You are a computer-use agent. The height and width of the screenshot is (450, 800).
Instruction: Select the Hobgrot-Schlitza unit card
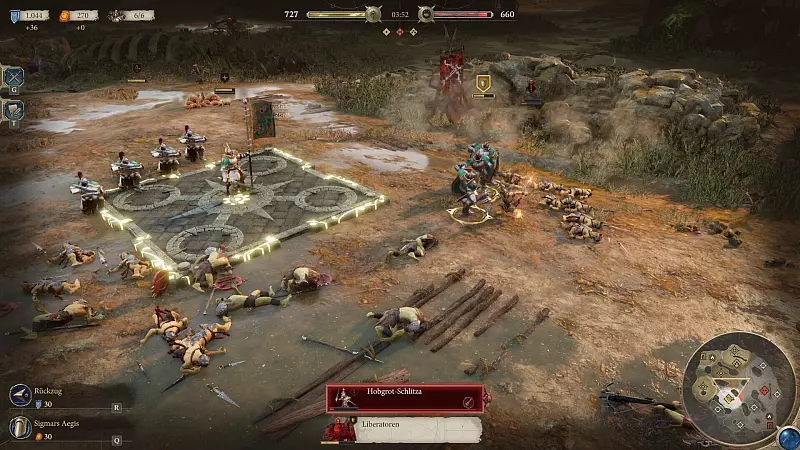[404, 400]
